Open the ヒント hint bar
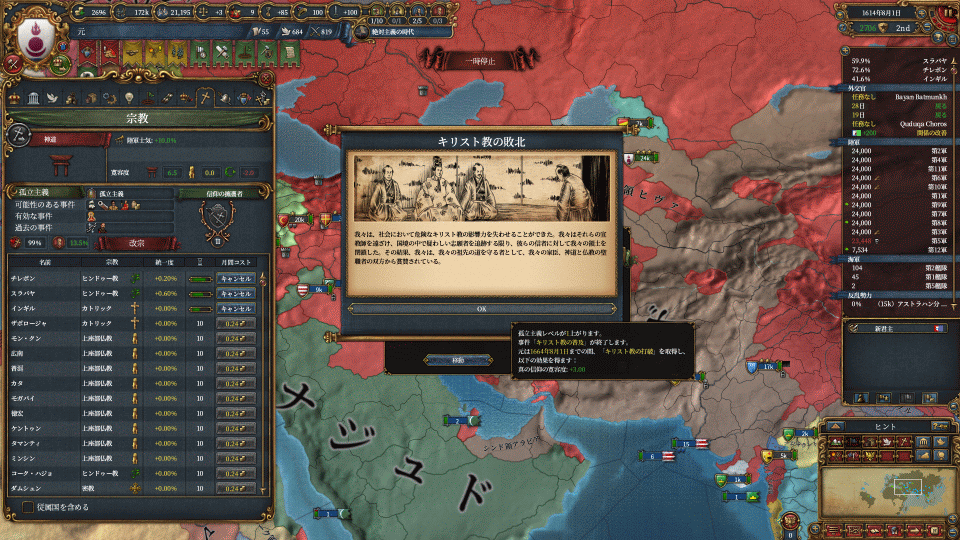 (x=886, y=424)
